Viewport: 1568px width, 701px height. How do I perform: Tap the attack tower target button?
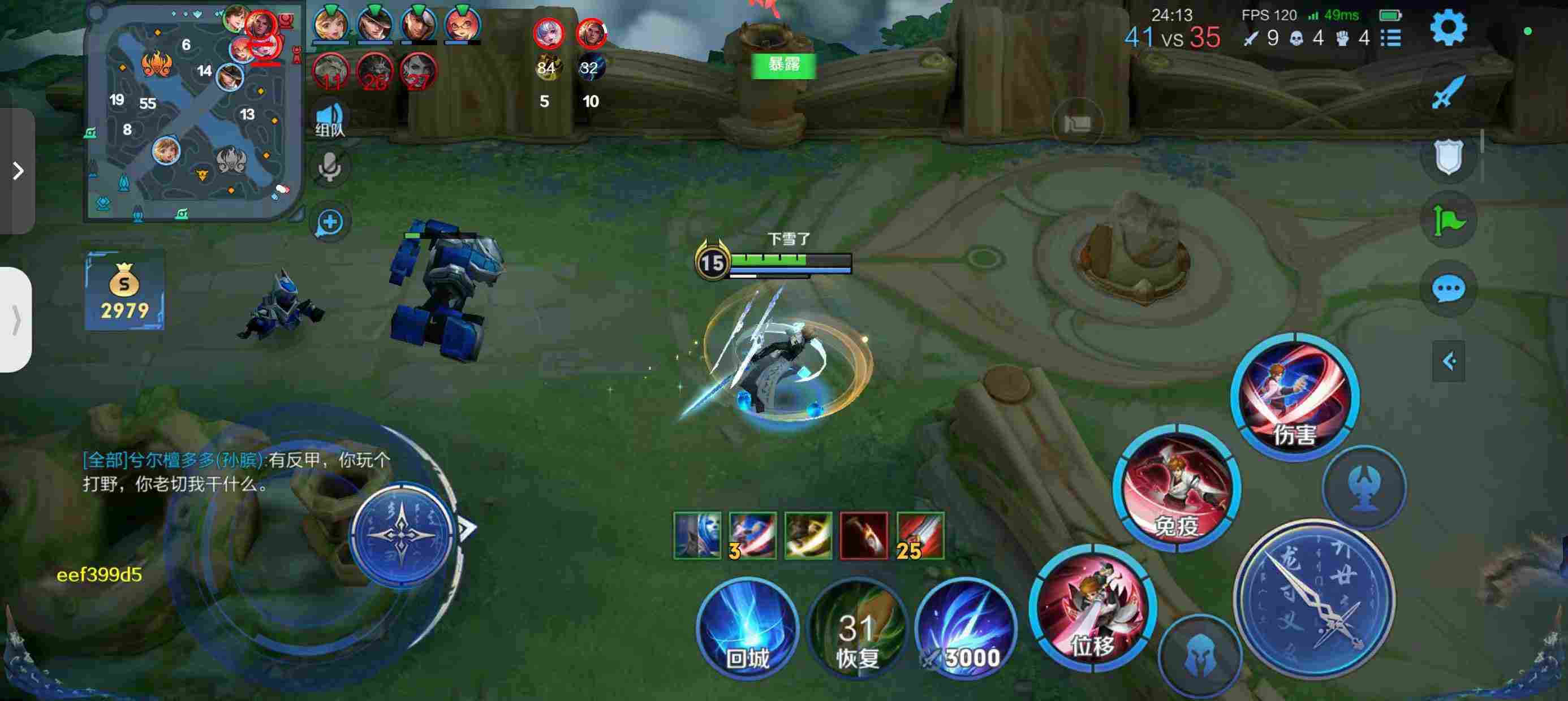(x=1365, y=487)
